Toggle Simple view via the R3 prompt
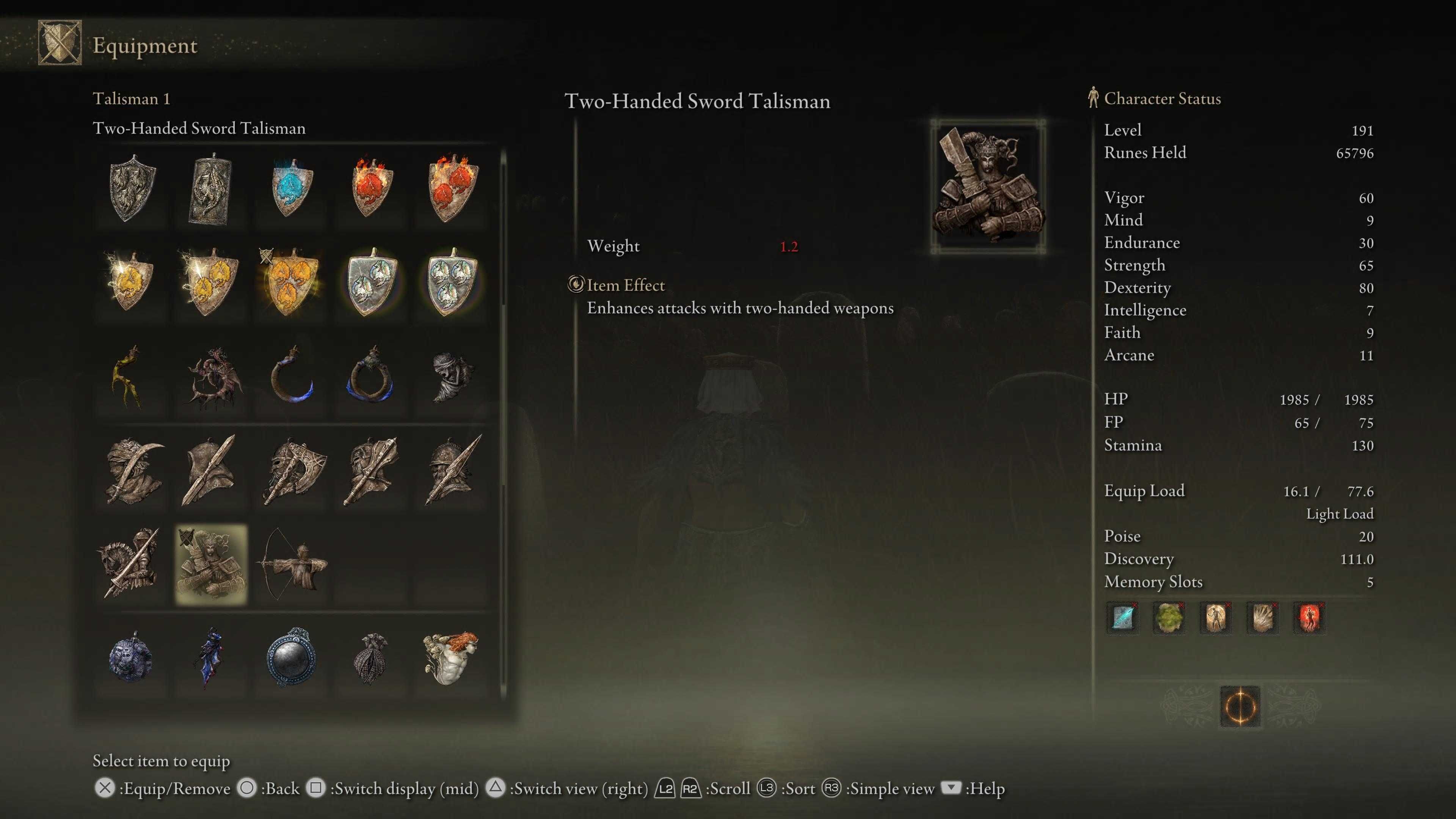 tap(832, 788)
